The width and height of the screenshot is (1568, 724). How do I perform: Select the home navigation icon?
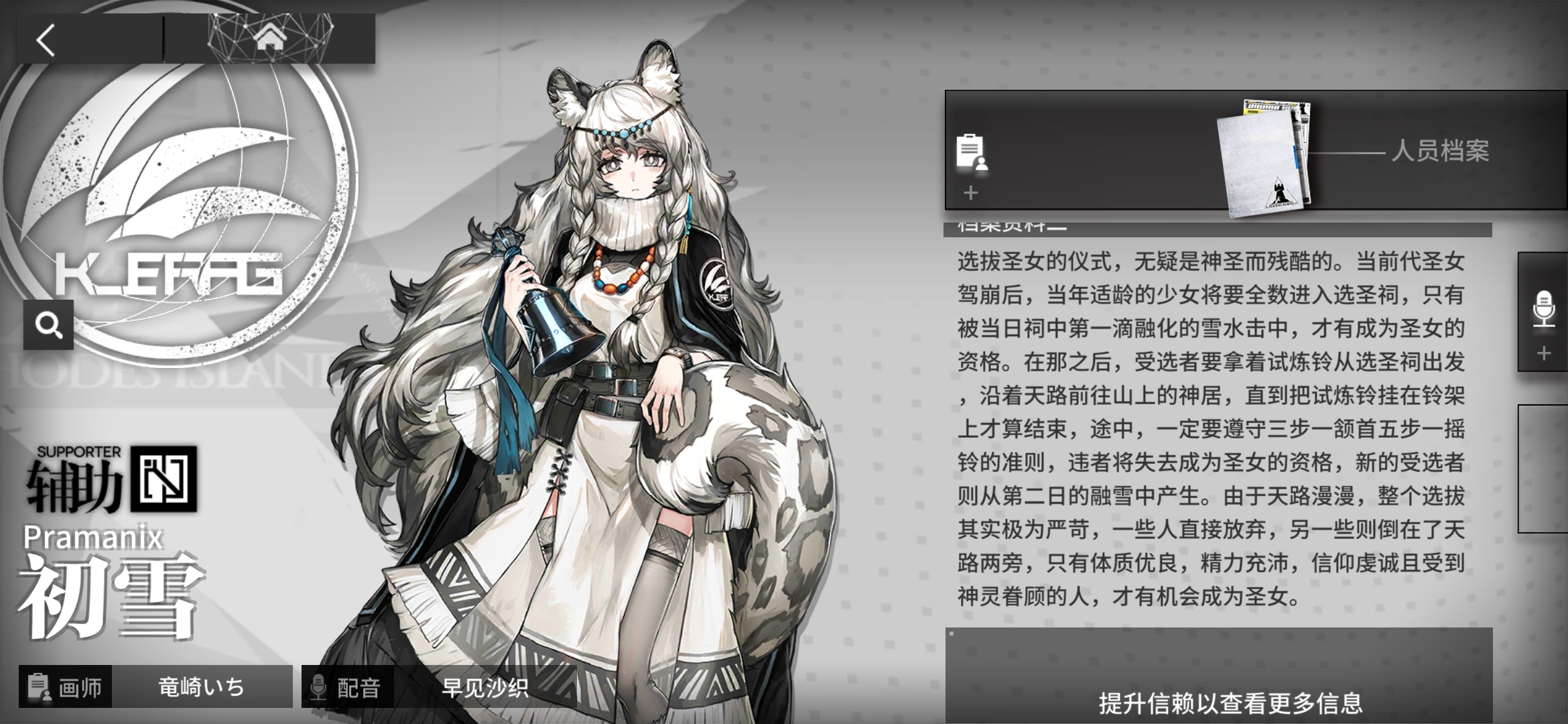269,38
